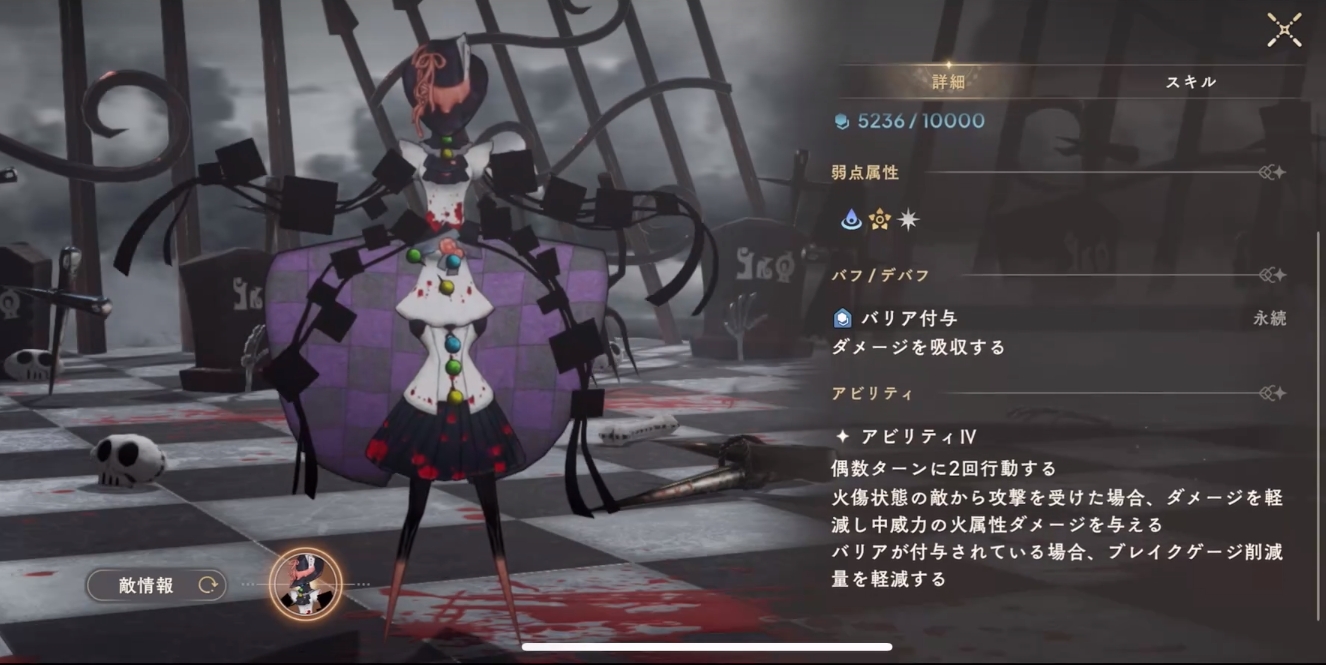This screenshot has height=665, width=1326.
Task: Tap the white starburst weakness icon
Action: [x=907, y=220]
